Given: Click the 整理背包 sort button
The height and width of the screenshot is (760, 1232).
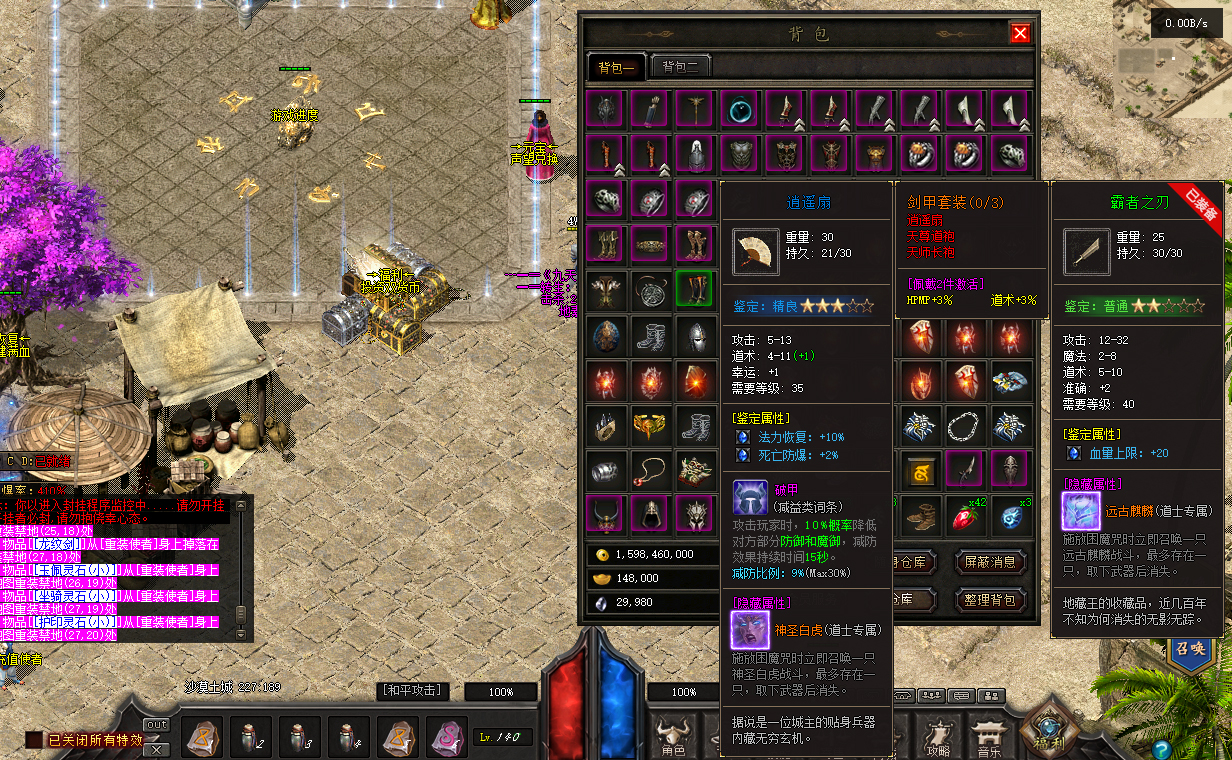Looking at the screenshot, I should point(990,600).
